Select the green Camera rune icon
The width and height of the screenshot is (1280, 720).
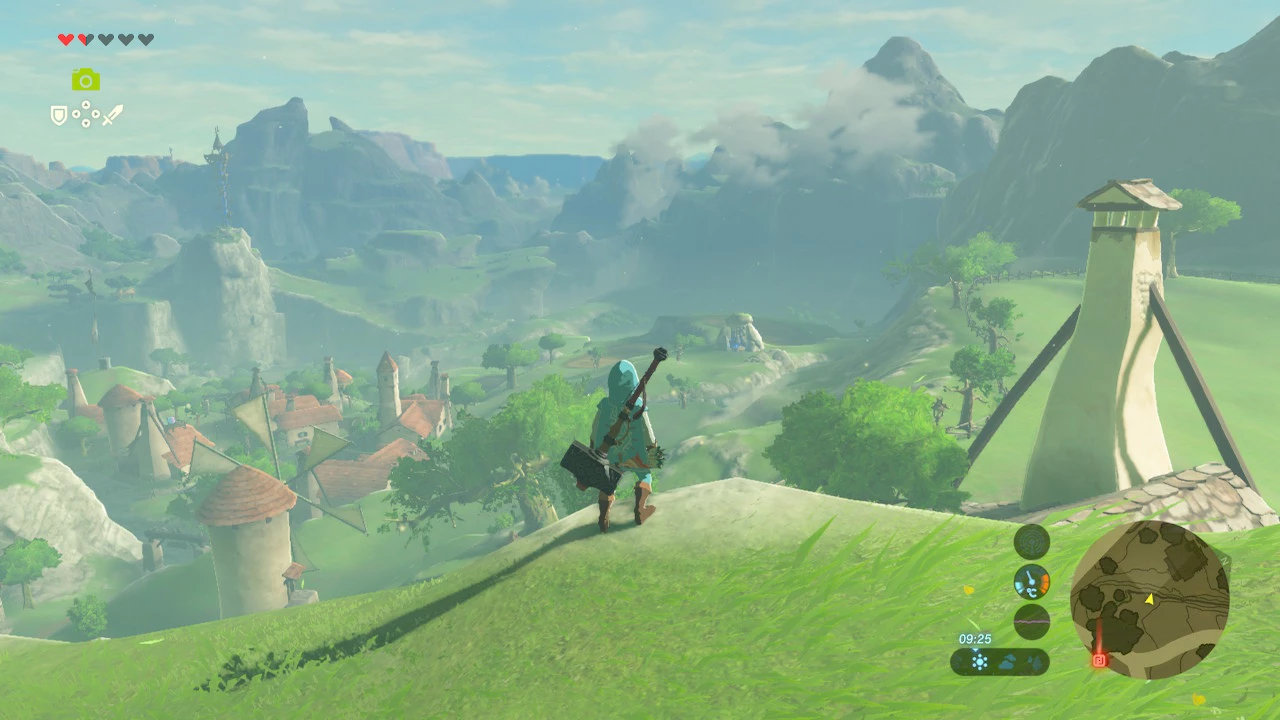pyautogui.click(x=86, y=80)
